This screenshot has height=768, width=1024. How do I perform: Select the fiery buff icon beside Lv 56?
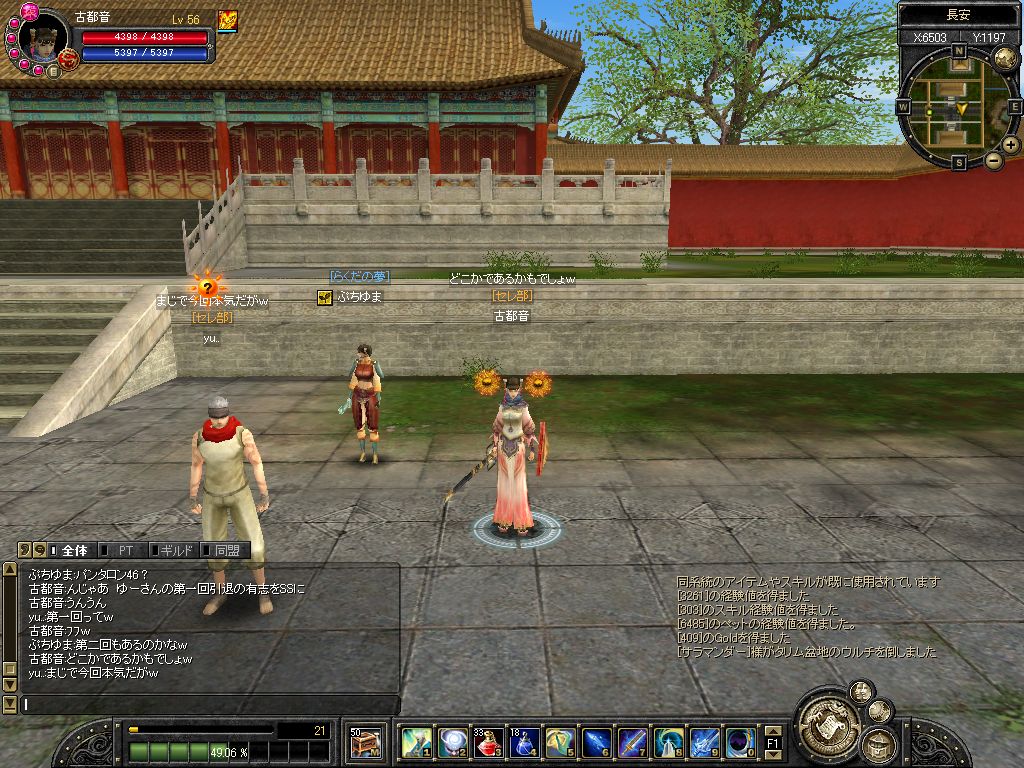(x=228, y=21)
